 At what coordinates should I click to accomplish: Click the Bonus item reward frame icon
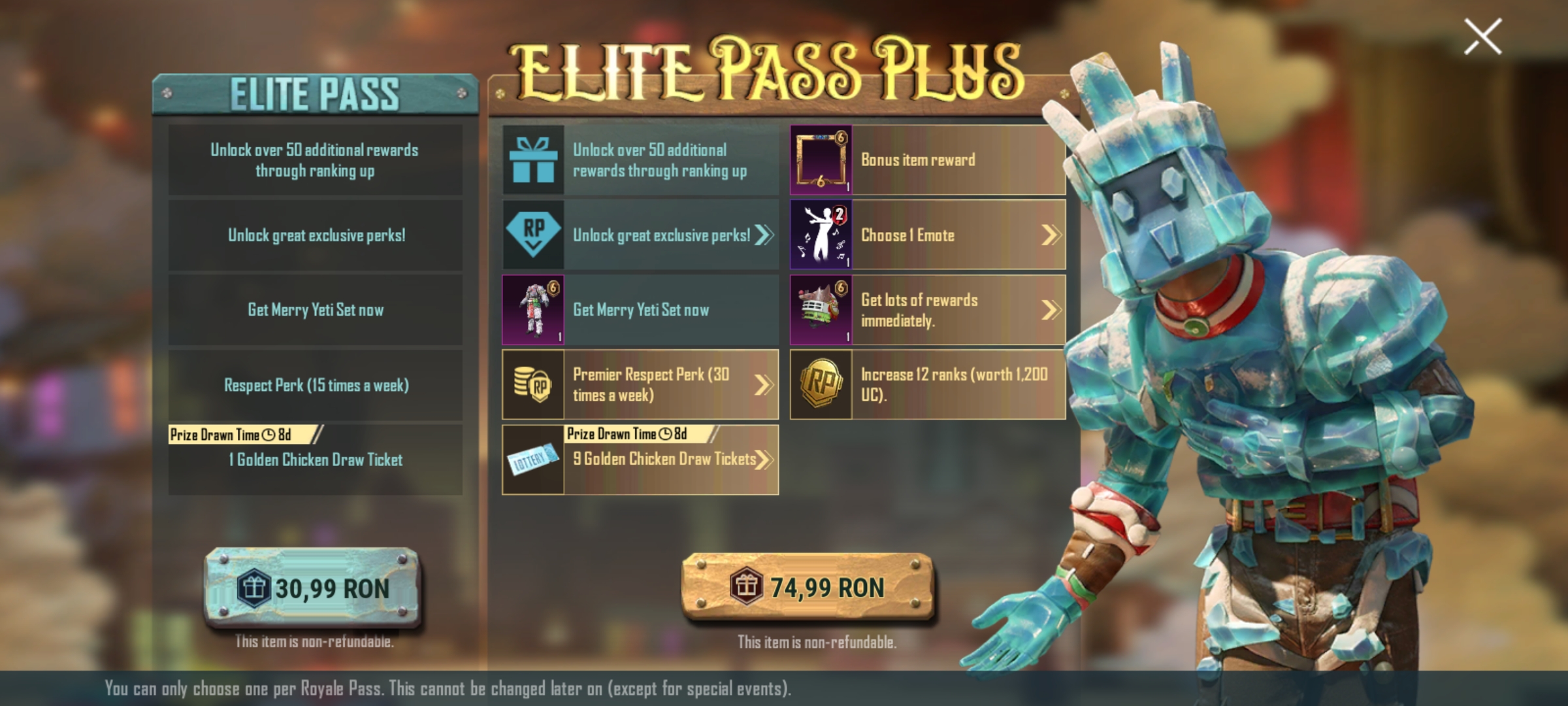(822, 159)
